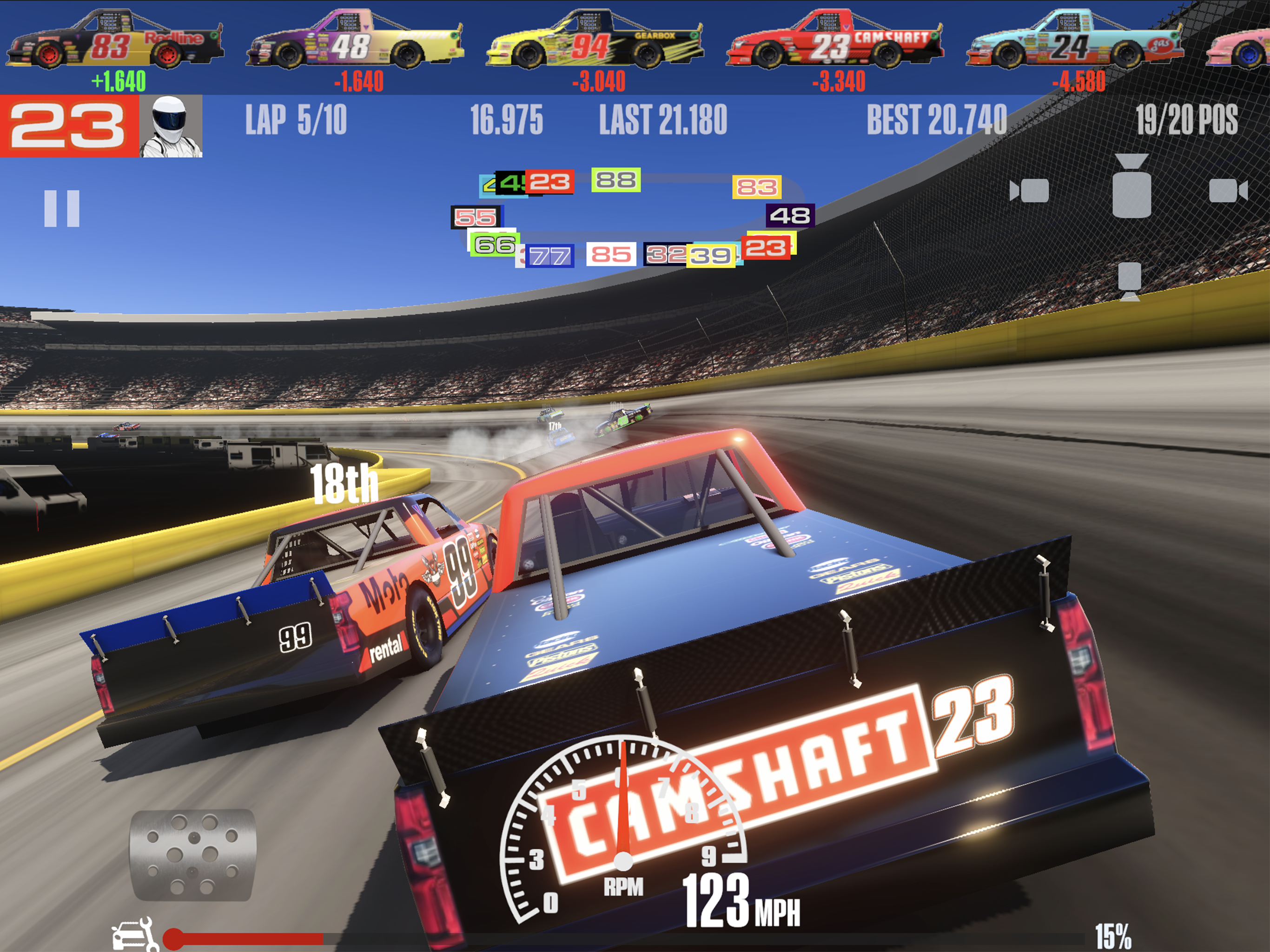The height and width of the screenshot is (952, 1270).
Task: Pause the race
Action: click(62, 208)
